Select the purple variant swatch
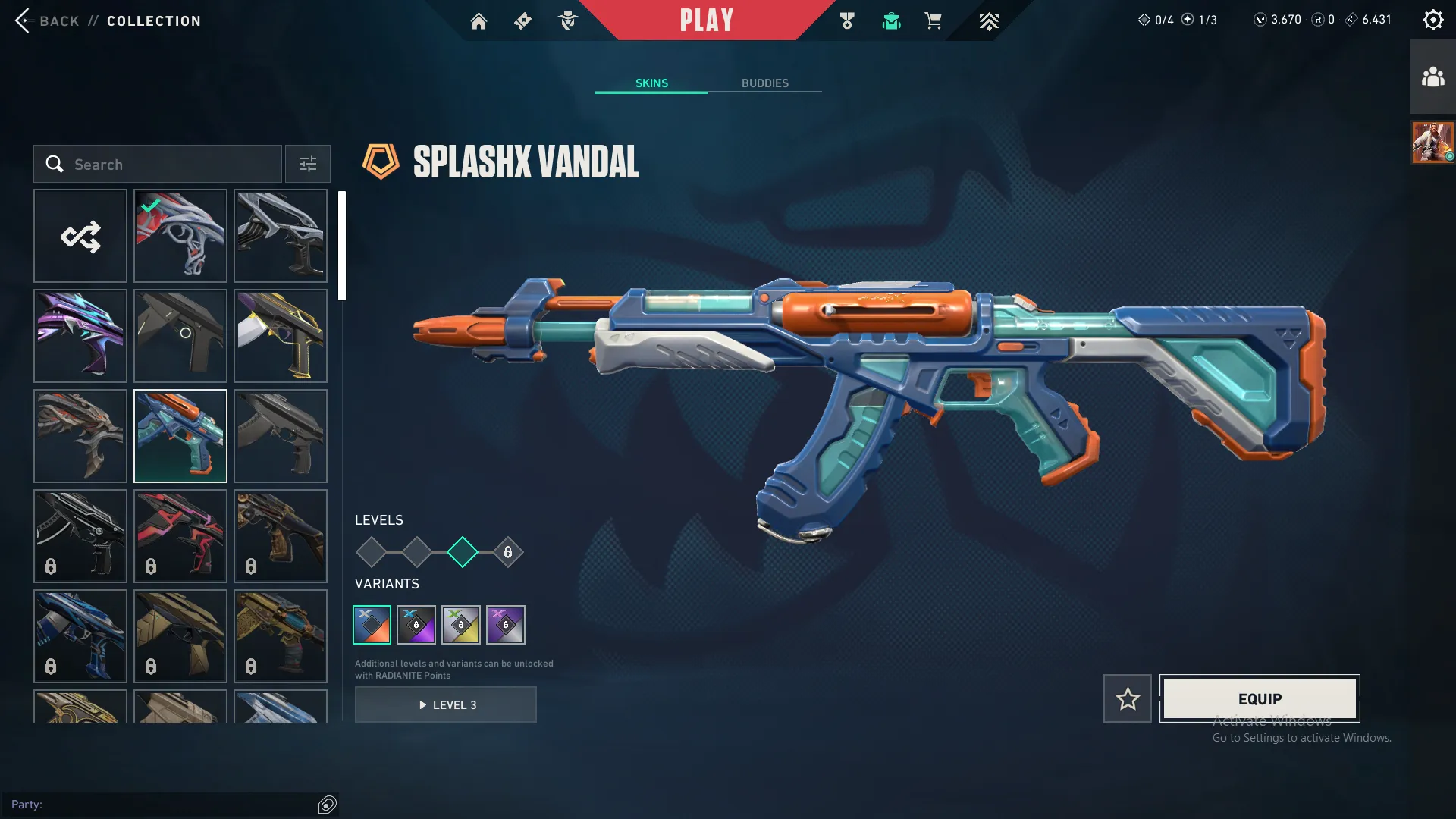 tap(505, 624)
